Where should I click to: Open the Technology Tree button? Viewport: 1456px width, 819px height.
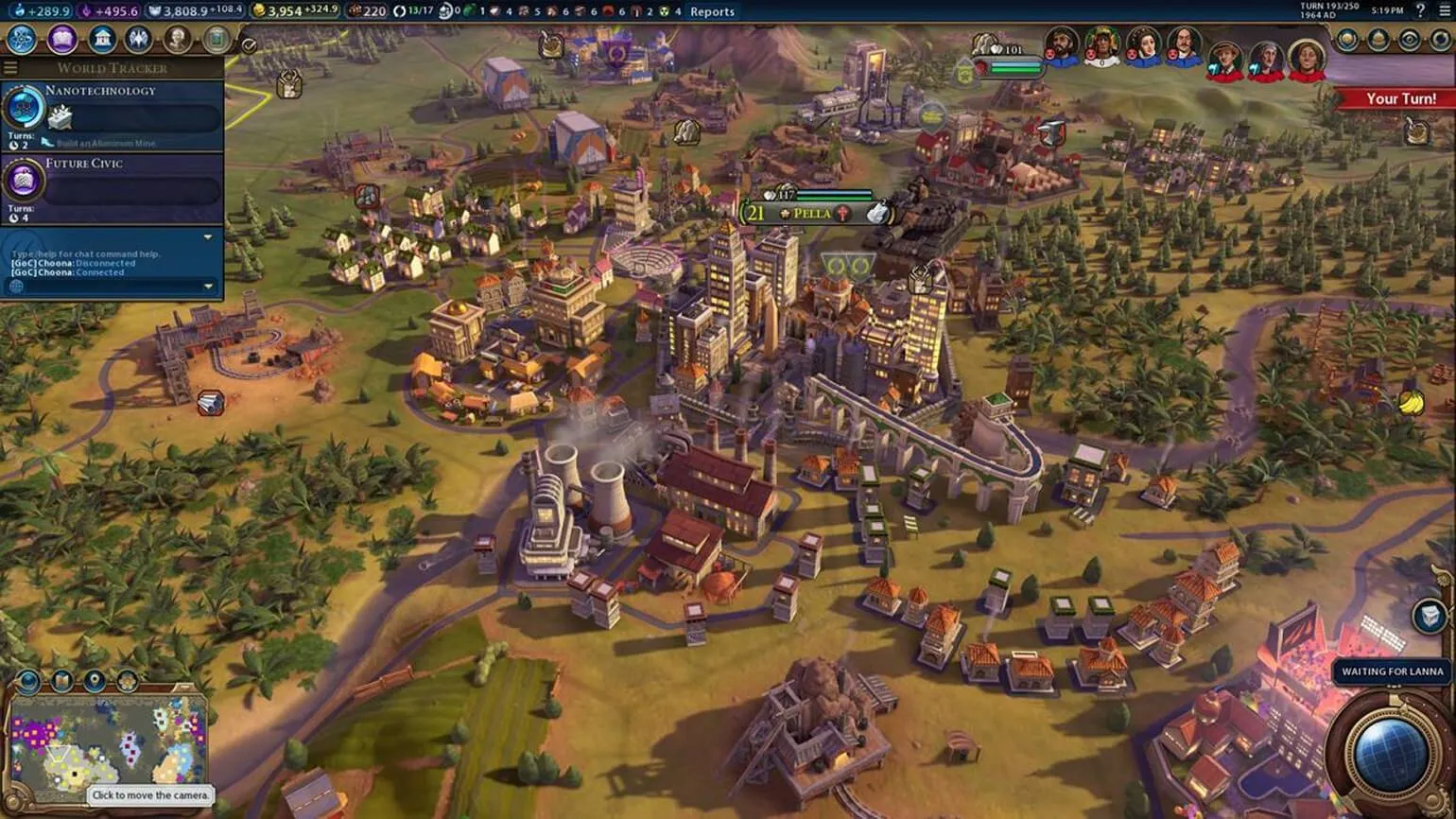pos(22,40)
